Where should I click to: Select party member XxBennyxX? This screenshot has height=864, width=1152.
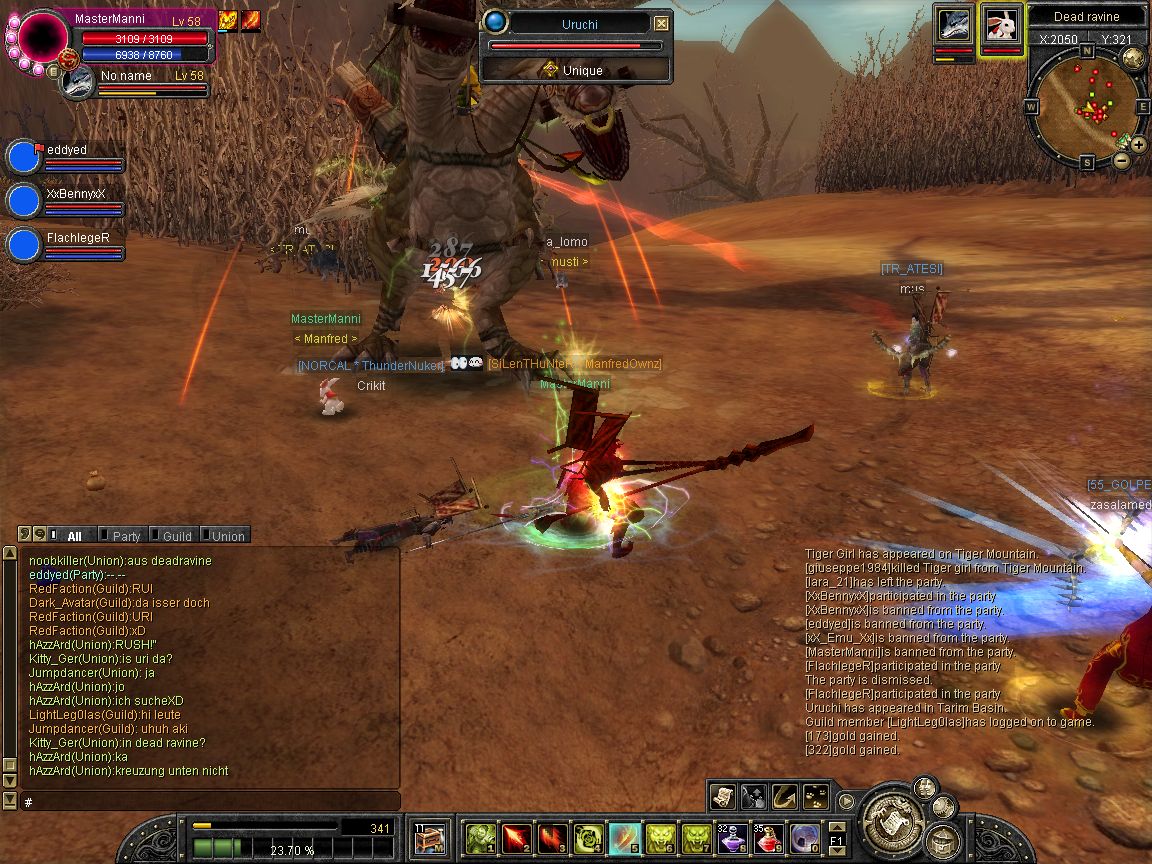click(x=24, y=200)
